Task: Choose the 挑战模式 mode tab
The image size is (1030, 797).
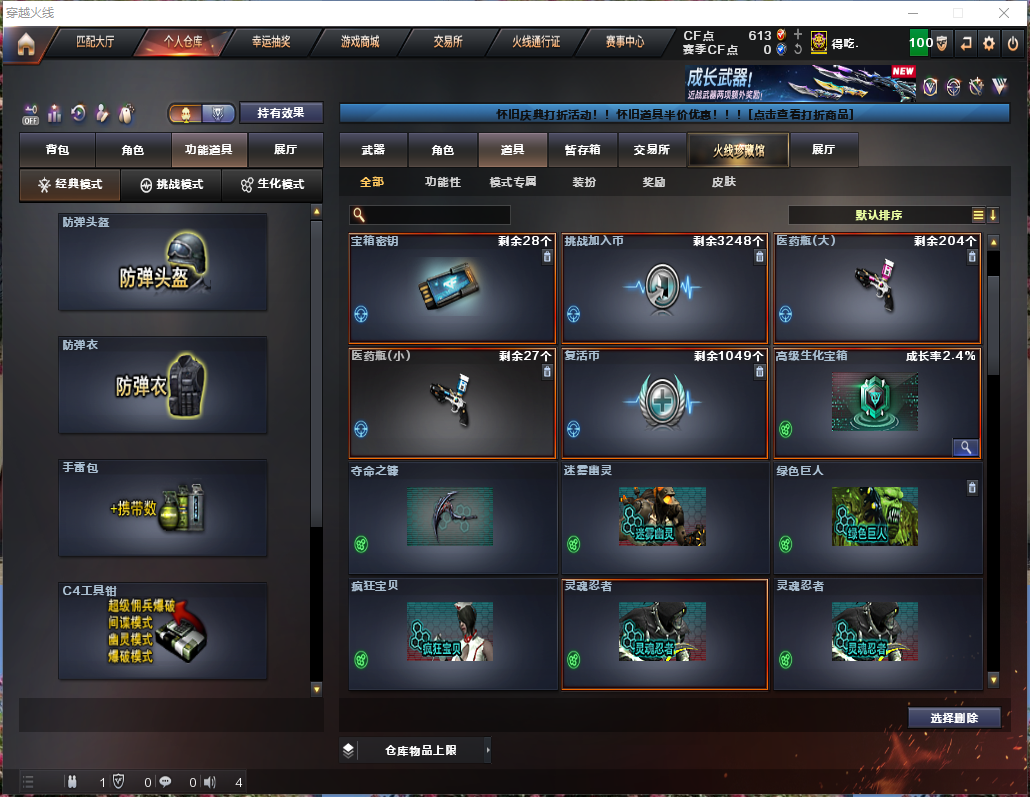Action: pyautogui.click(x=171, y=185)
